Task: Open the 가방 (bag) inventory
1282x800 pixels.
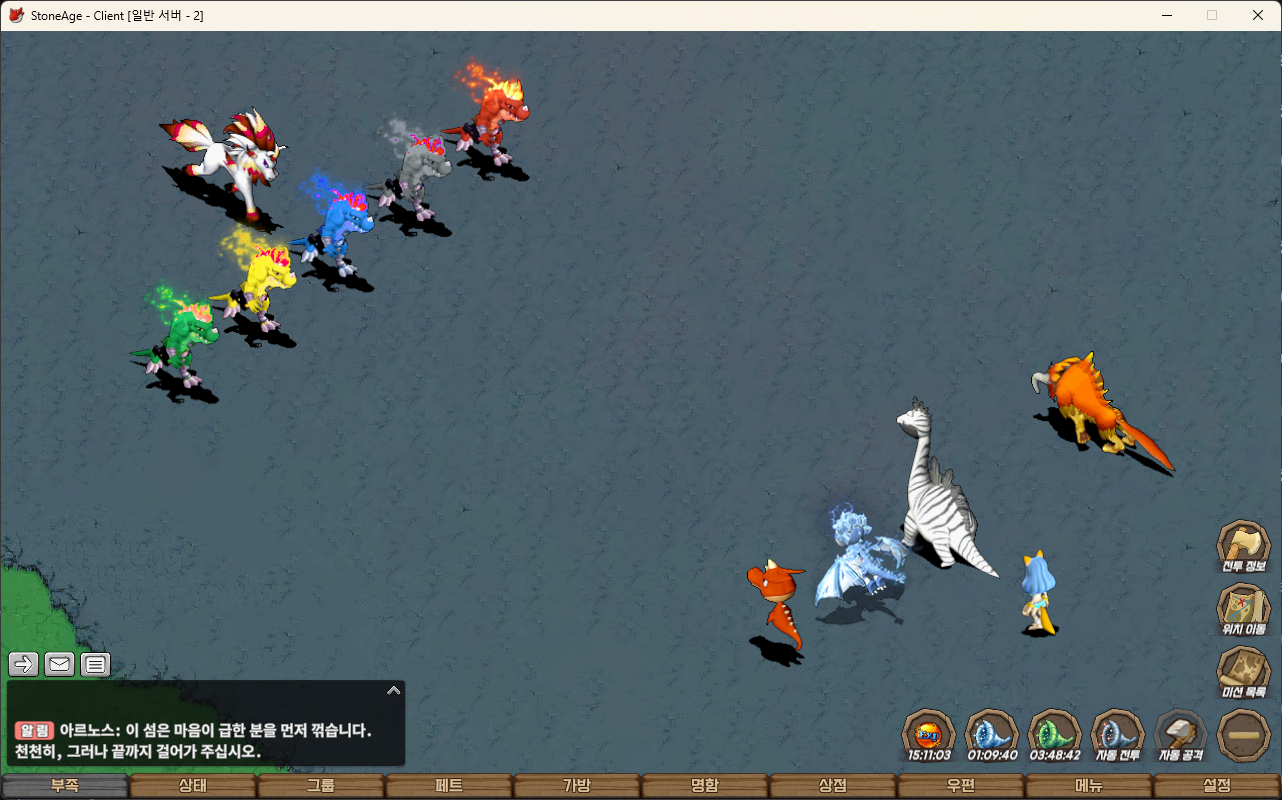Action: pyautogui.click(x=577, y=786)
